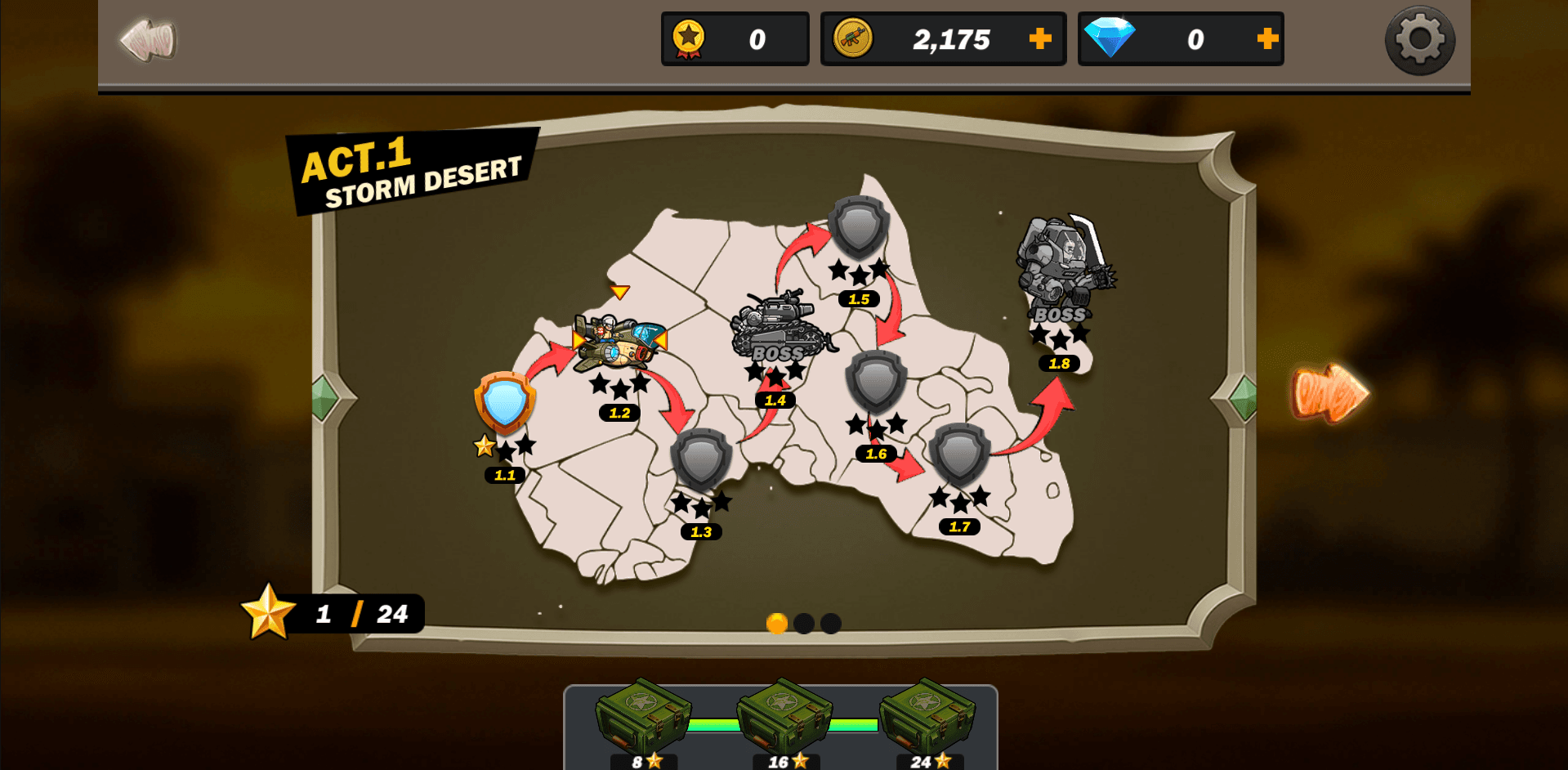
Task: Add diamonds via the plus button
Action: (1266, 38)
